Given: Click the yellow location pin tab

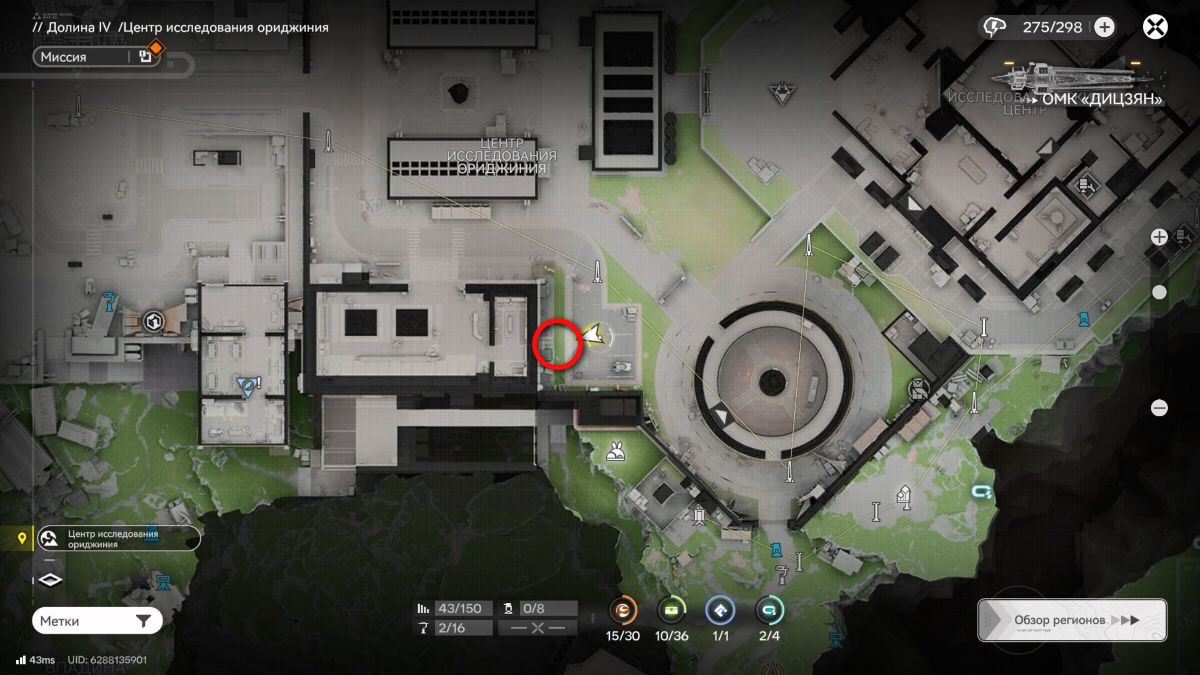Looking at the screenshot, I should tap(22, 539).
